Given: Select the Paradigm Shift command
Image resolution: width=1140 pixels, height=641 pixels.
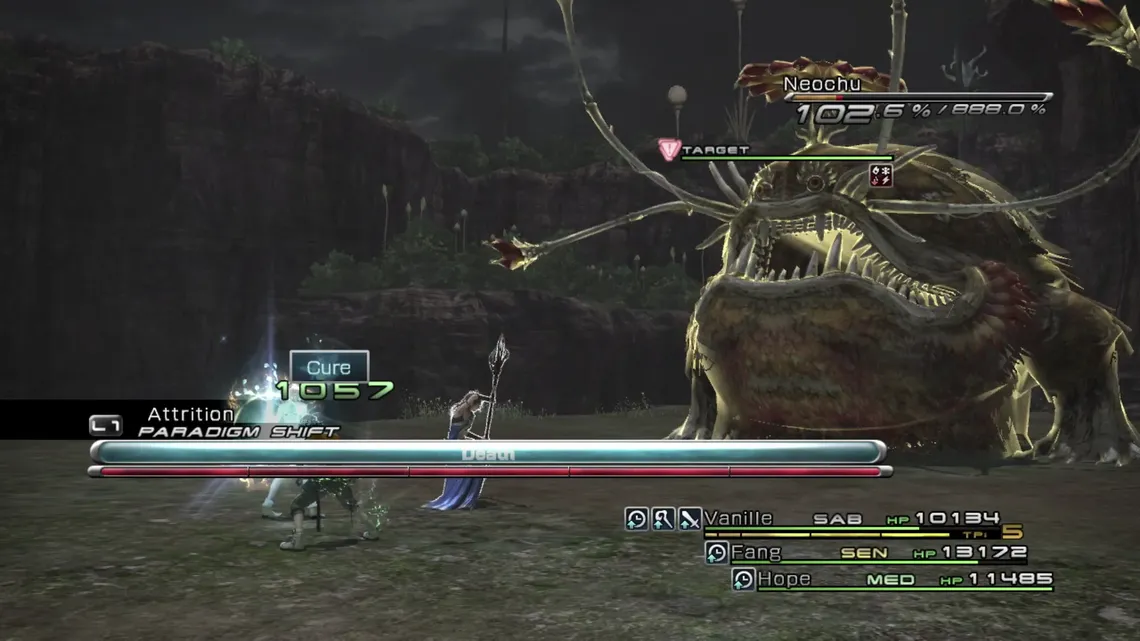Looking at the screenshot, I should coord(238,431).
